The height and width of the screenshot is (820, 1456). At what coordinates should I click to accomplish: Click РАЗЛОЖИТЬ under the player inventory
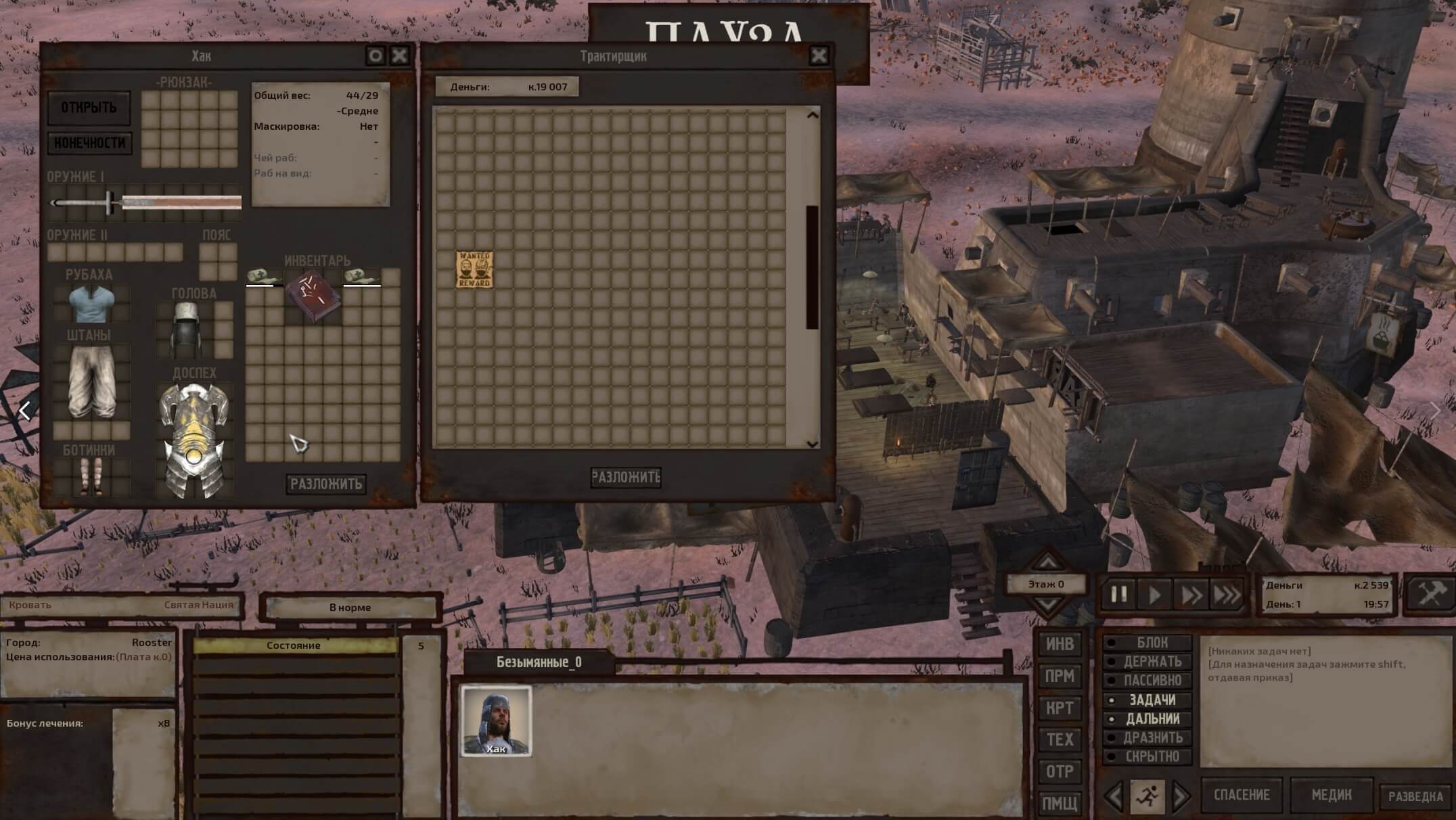pos(326,484)
